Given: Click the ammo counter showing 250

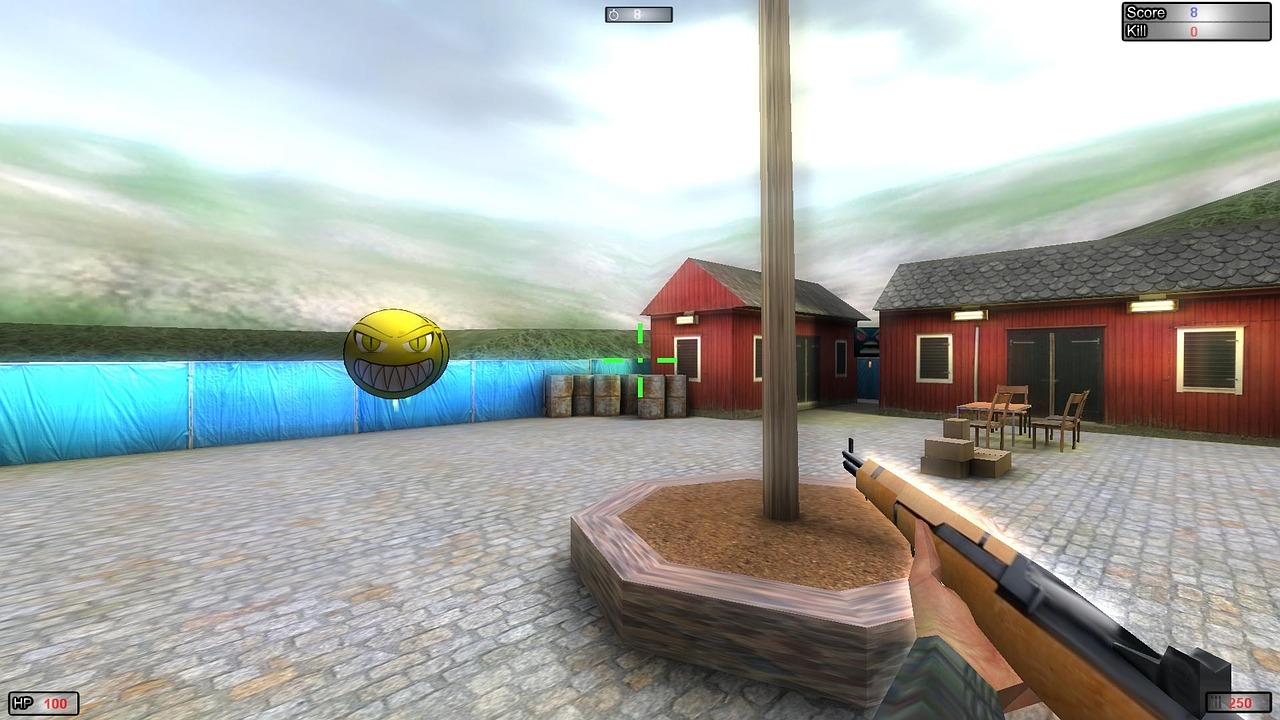Looking at the screenshot, I should point(1241,702).
